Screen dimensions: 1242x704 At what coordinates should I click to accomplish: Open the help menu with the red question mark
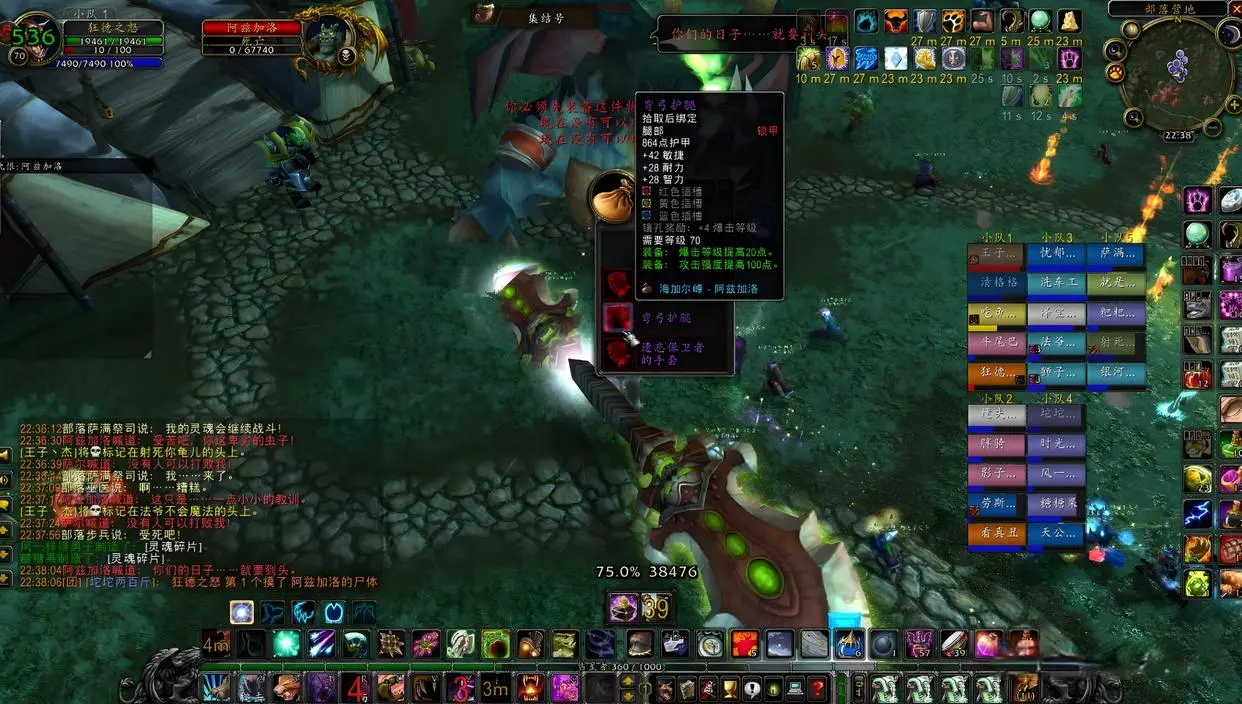tap(817, 688)
